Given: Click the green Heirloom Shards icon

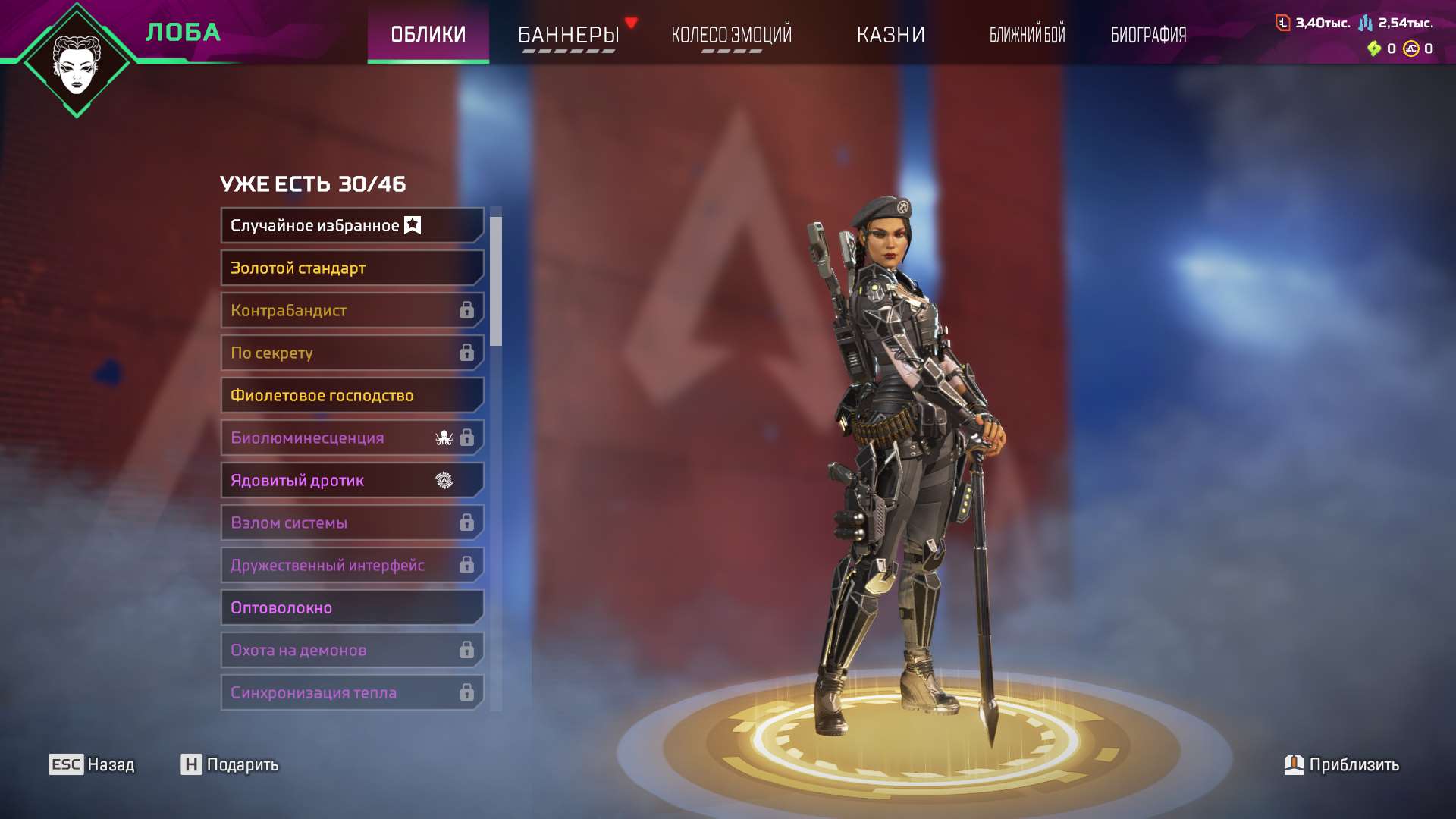Looking at the screenshot, I should pyautogui.click(x=1376, y=47).
